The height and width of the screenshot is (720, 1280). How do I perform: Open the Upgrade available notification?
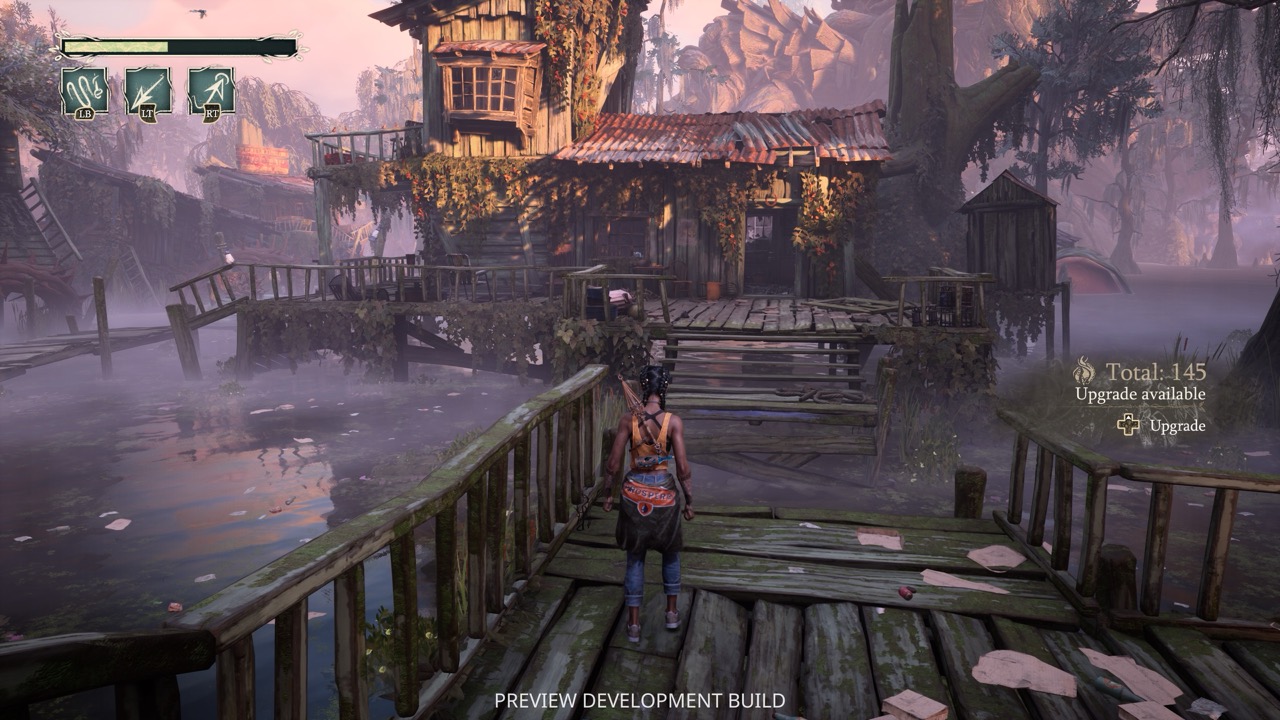[1140, 394]
